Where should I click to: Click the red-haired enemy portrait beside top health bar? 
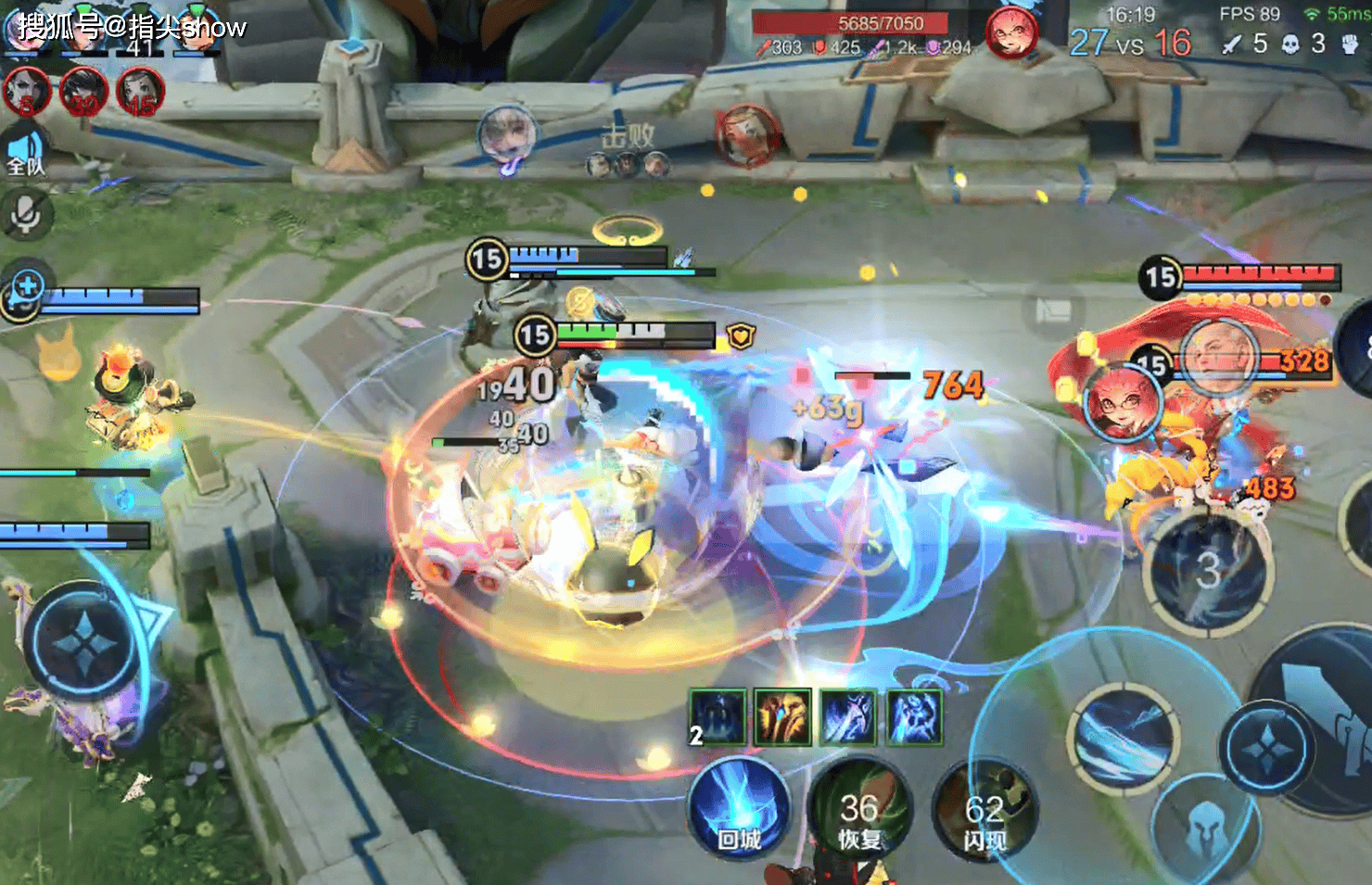(x=1011, y=32)
